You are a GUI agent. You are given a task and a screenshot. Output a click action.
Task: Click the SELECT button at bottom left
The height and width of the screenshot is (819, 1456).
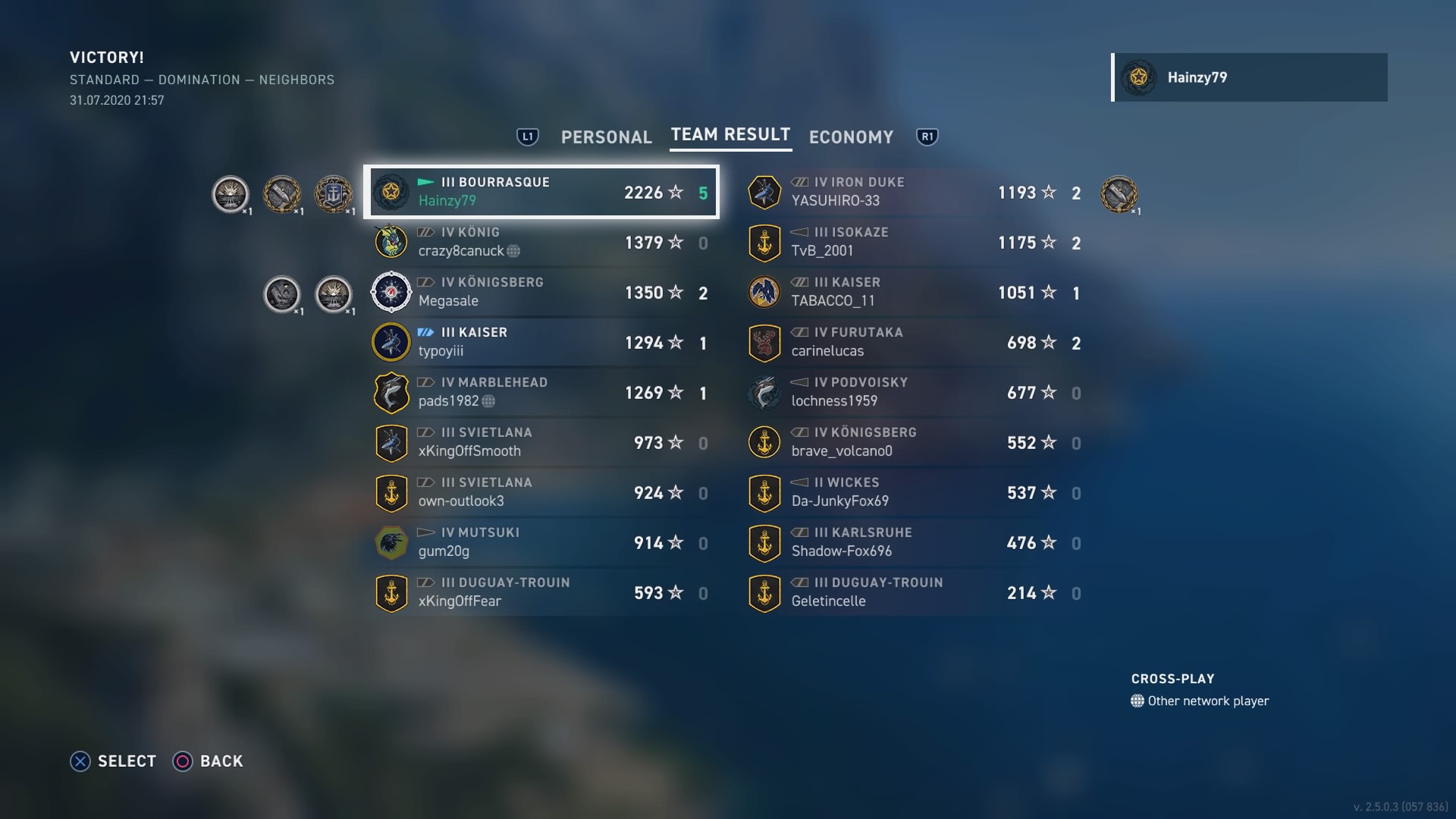[x=114, y=761]
